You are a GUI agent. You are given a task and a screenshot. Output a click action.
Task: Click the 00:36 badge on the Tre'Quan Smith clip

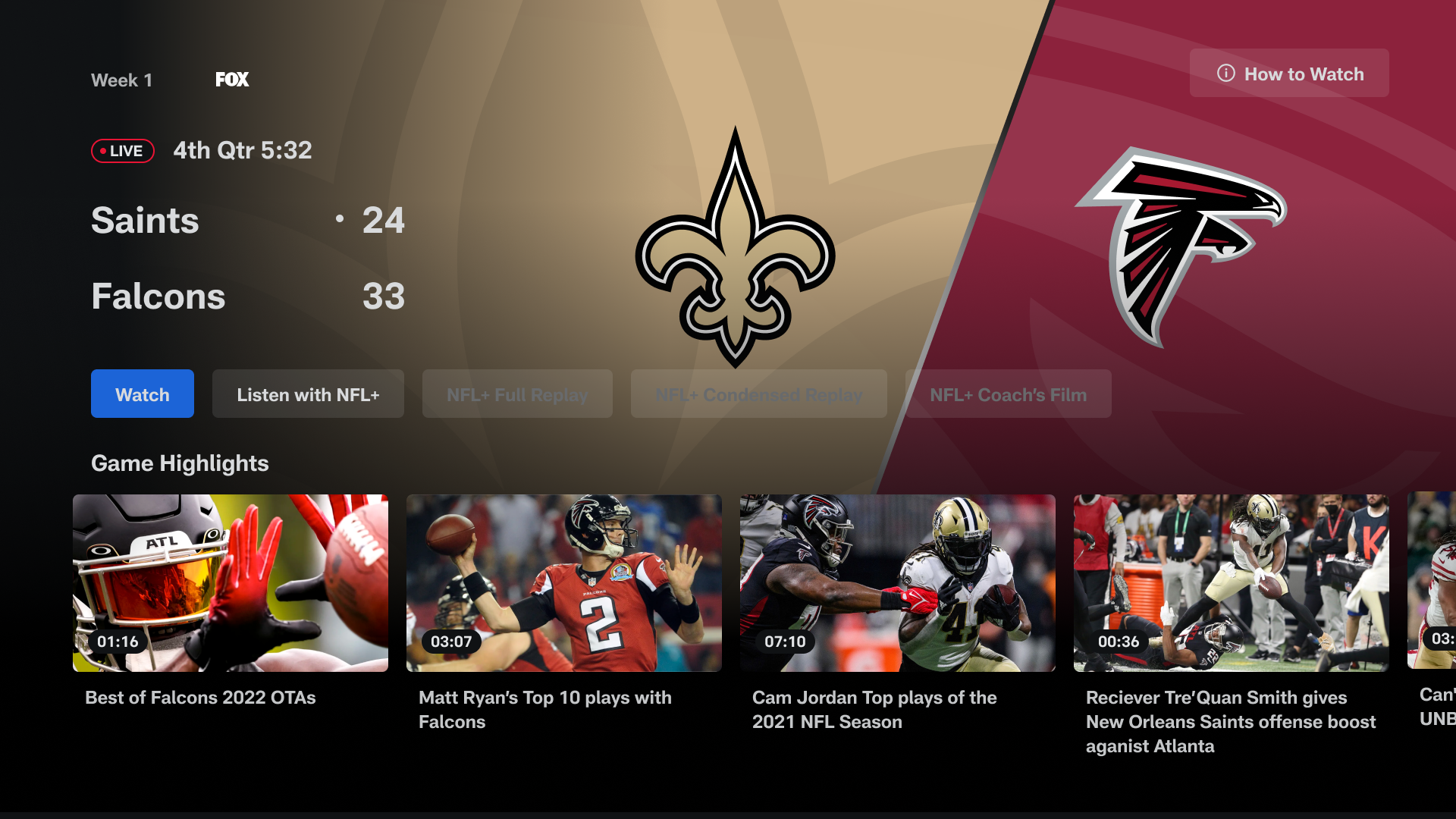pyautogui.click(x=1119, y=641)
